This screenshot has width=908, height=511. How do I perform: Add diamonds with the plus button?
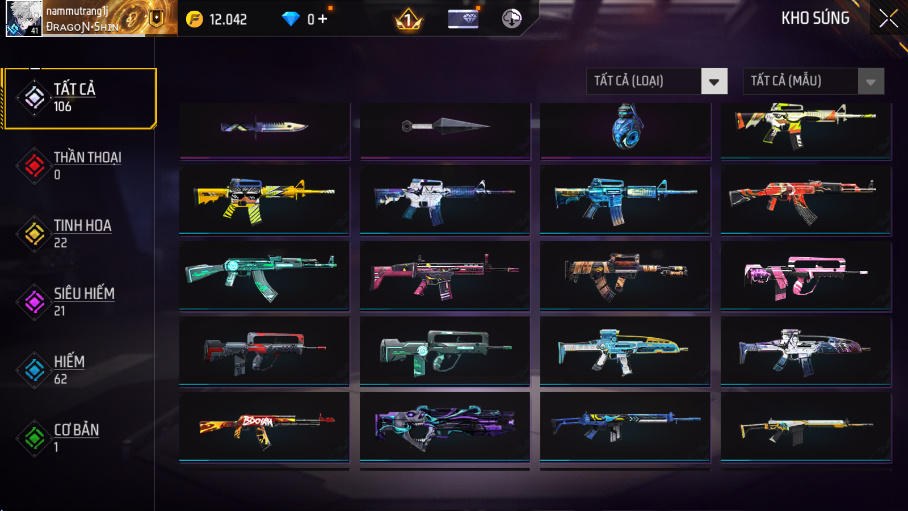click(x=323, y=19)
